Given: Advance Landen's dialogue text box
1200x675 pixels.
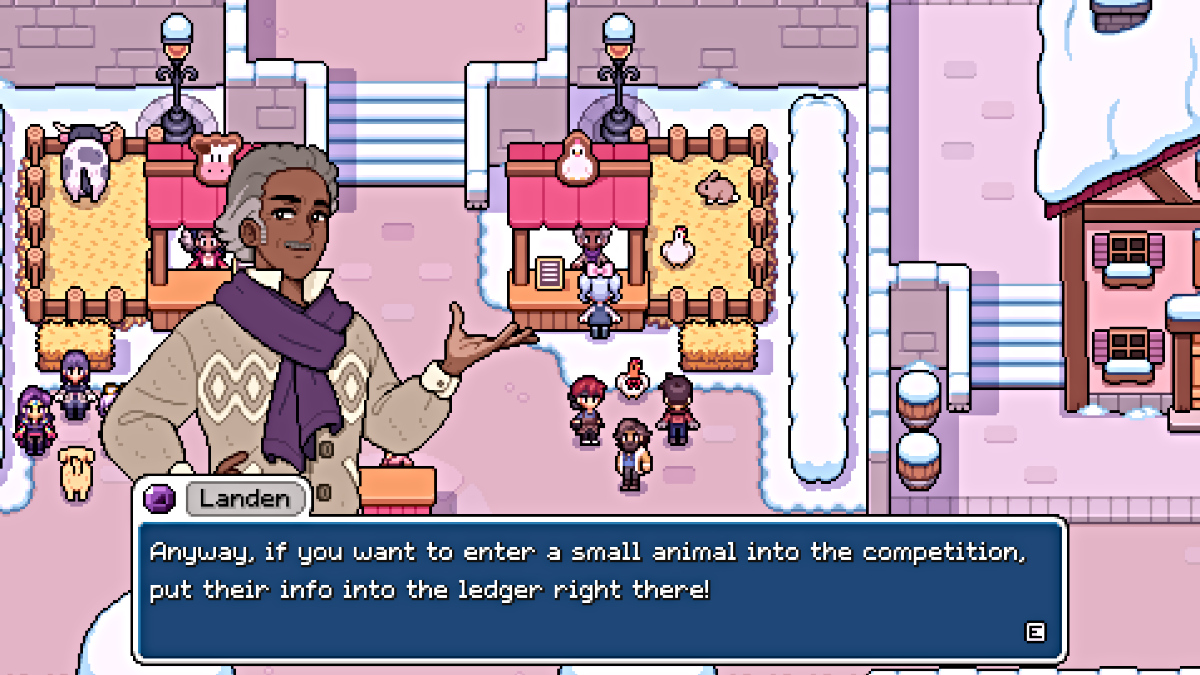Looking at the screenshot, I should [1035, 631].
